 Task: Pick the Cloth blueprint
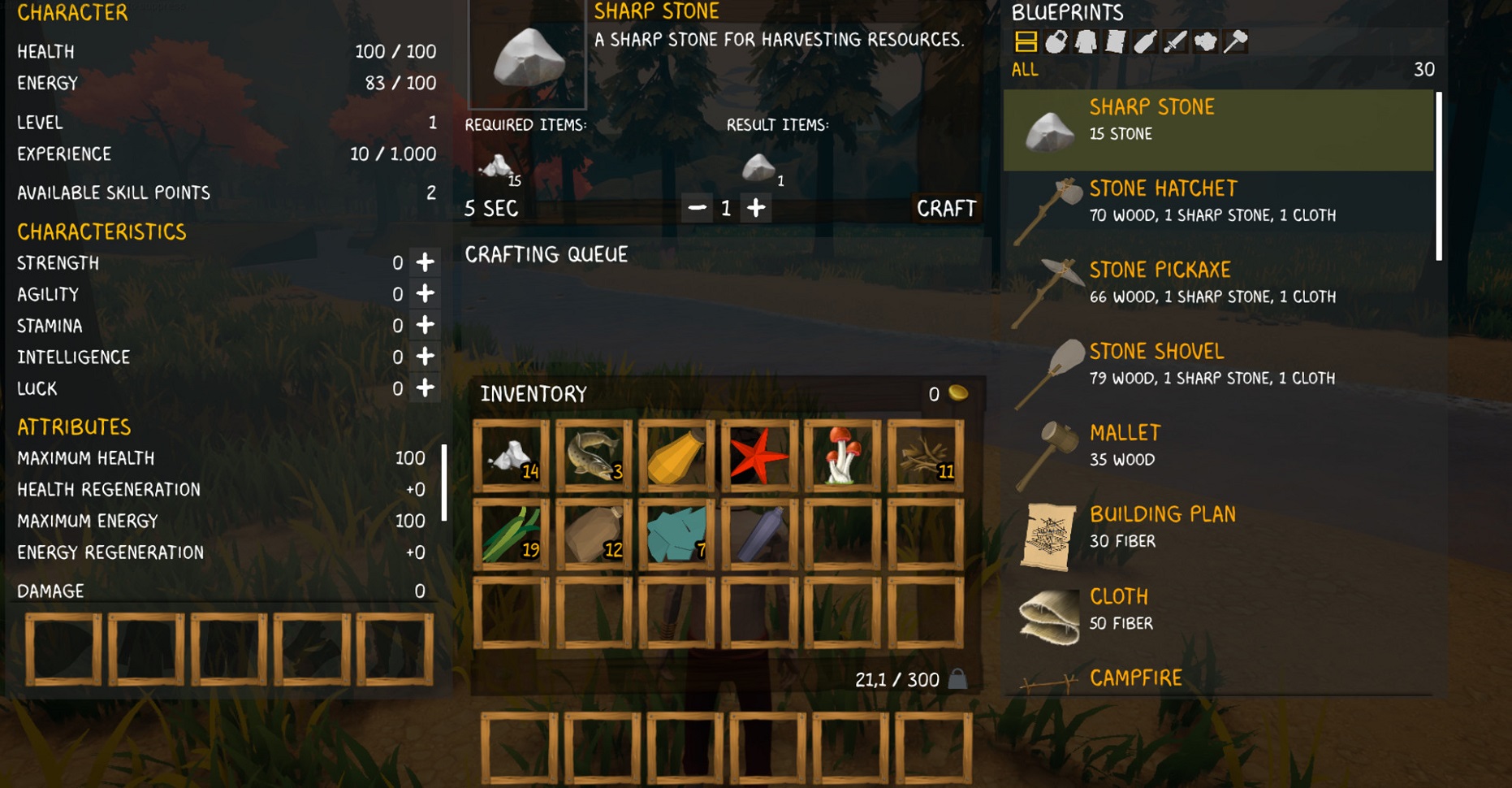[x=1218, y=609]
